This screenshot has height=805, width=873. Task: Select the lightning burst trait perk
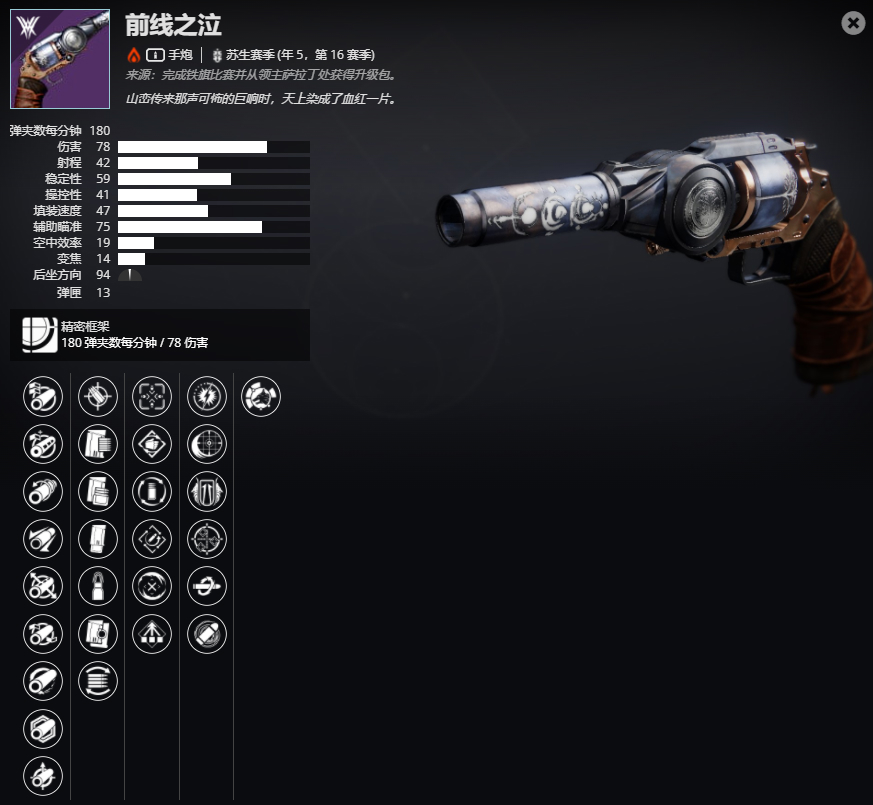pyautogui.click(x=207, y=397)
